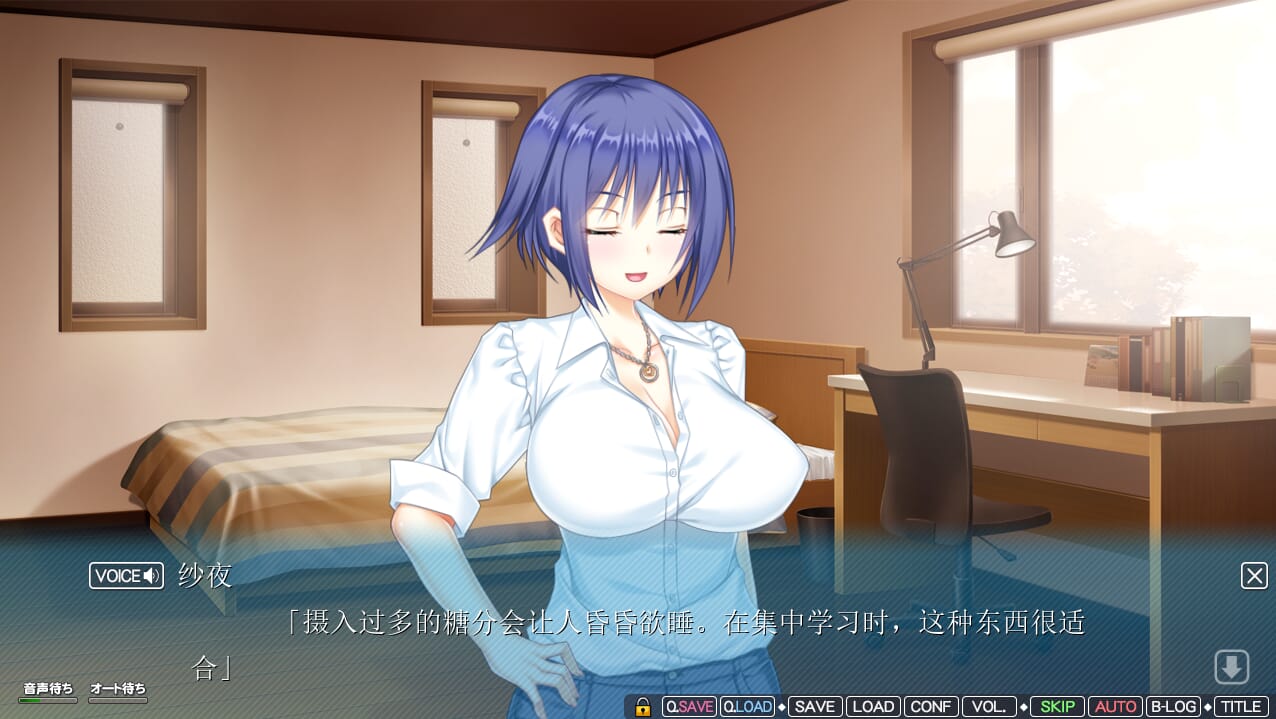Advance dialogue with the down arrow
This screenshot has height=719, width=1276.
tap(1231, 666)
